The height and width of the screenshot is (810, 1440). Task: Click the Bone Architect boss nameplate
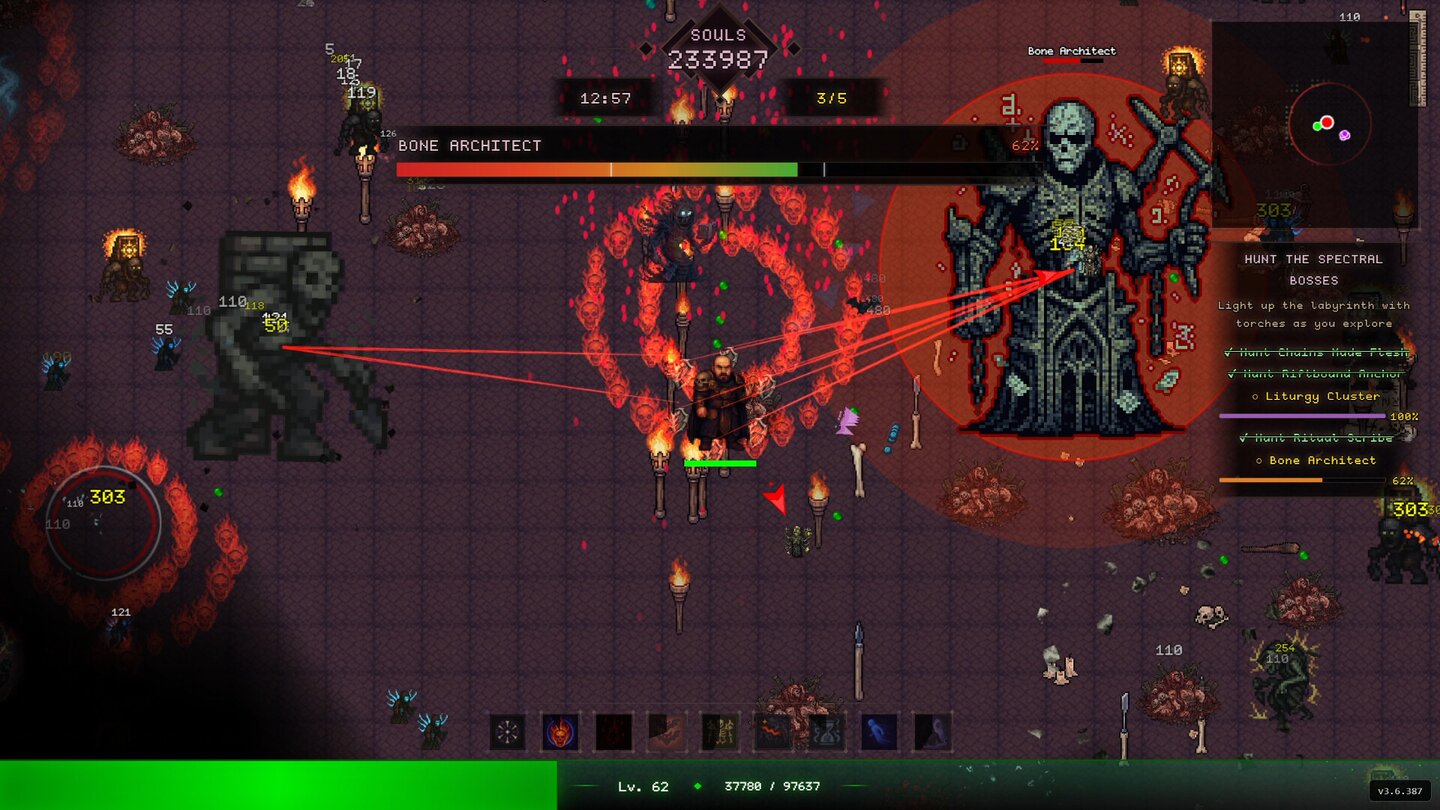[x=1071, y=50]
